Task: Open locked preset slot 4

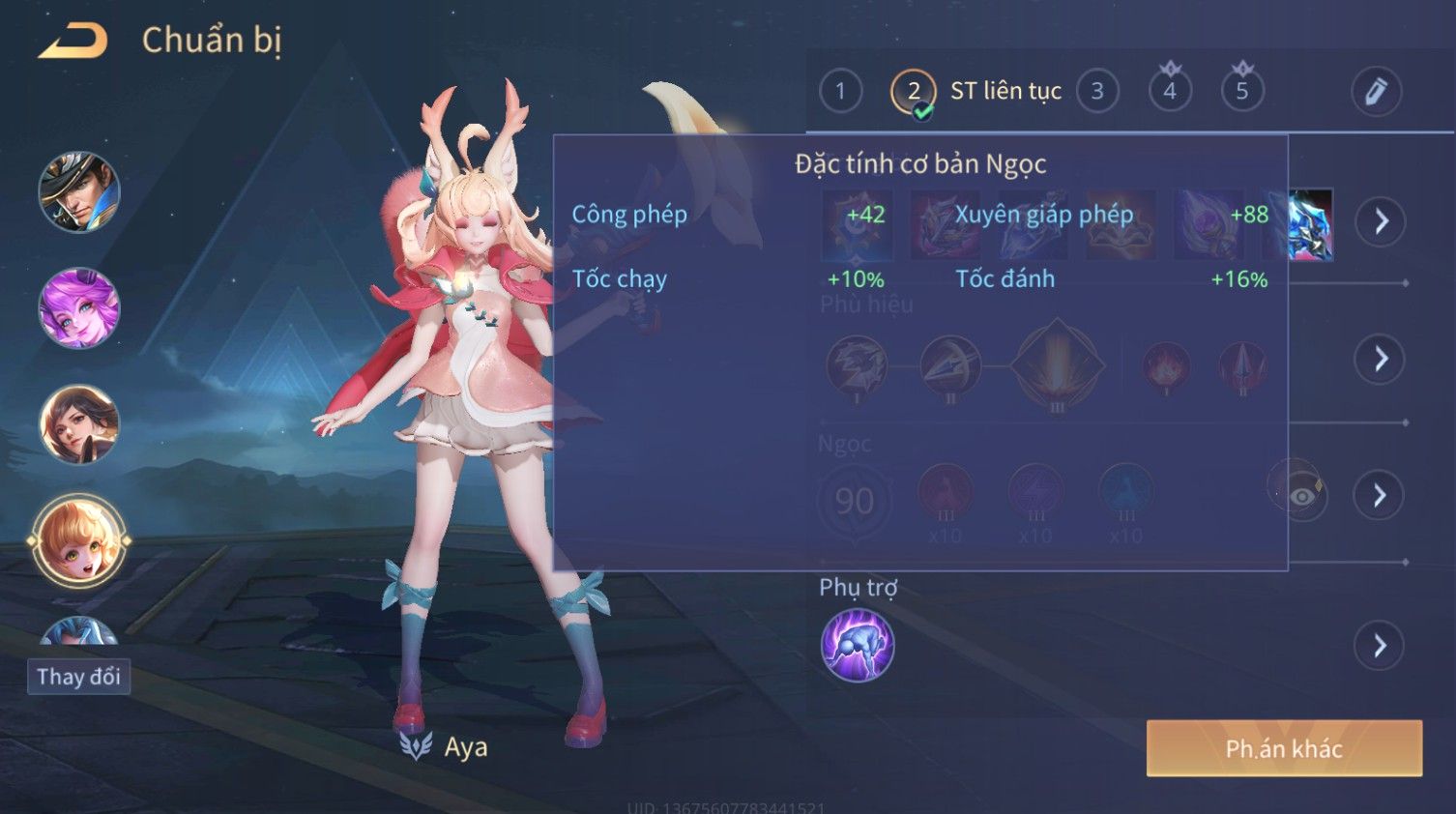Action: pos(1170,92)
